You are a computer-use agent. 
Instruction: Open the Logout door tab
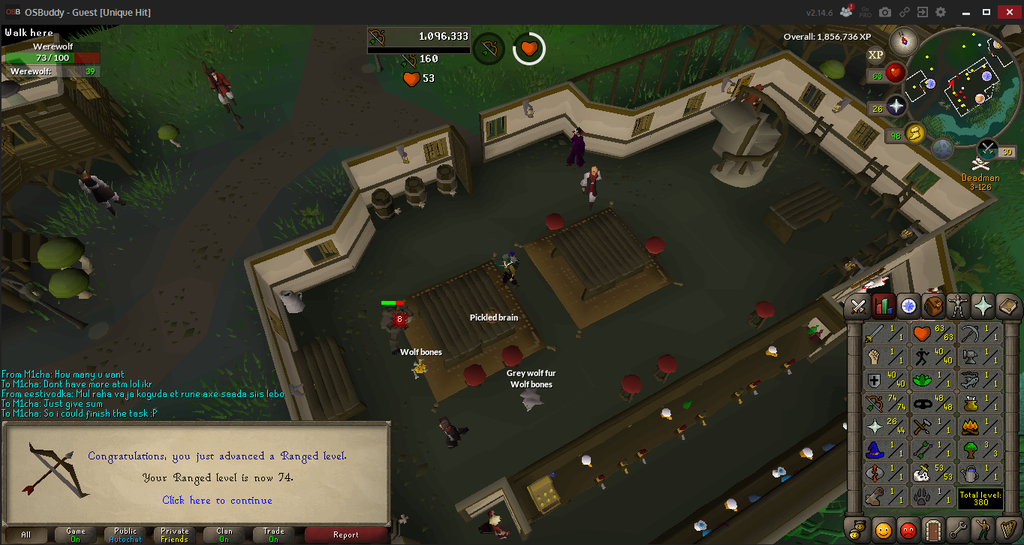click(933, 529)
